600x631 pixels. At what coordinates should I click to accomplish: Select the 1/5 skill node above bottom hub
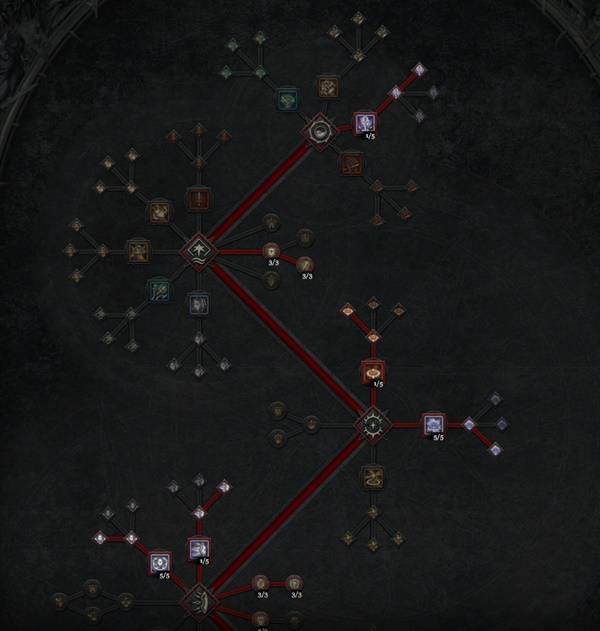(198, 548)
